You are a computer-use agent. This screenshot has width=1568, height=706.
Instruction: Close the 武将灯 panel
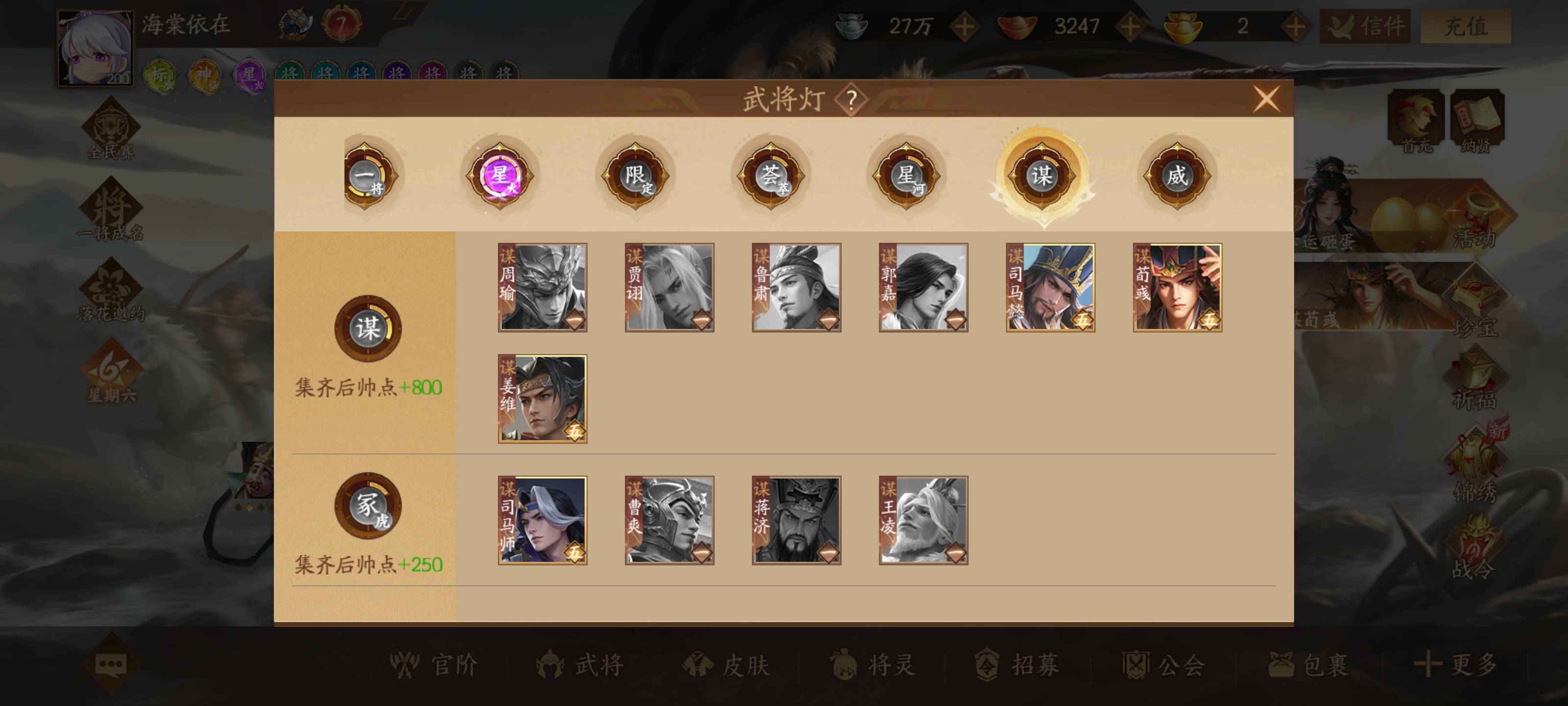click(1266, 100)
